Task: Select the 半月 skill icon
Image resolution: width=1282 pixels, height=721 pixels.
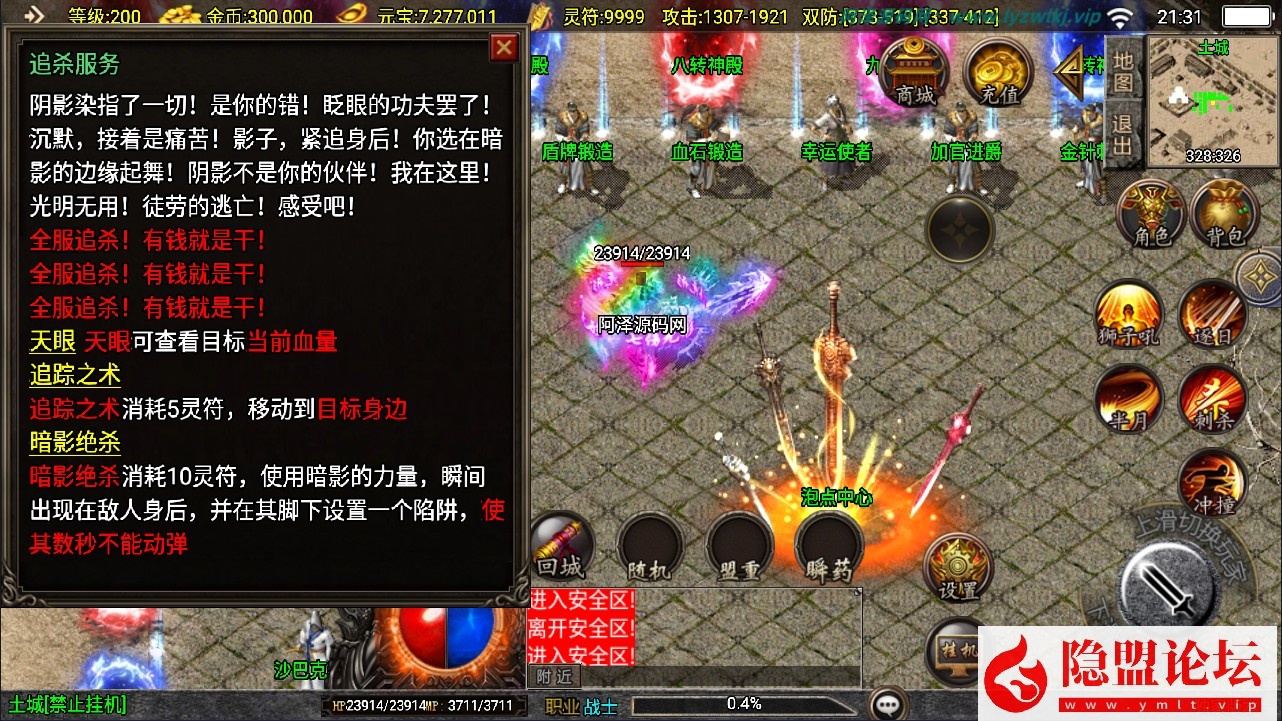Action: 1128,400
